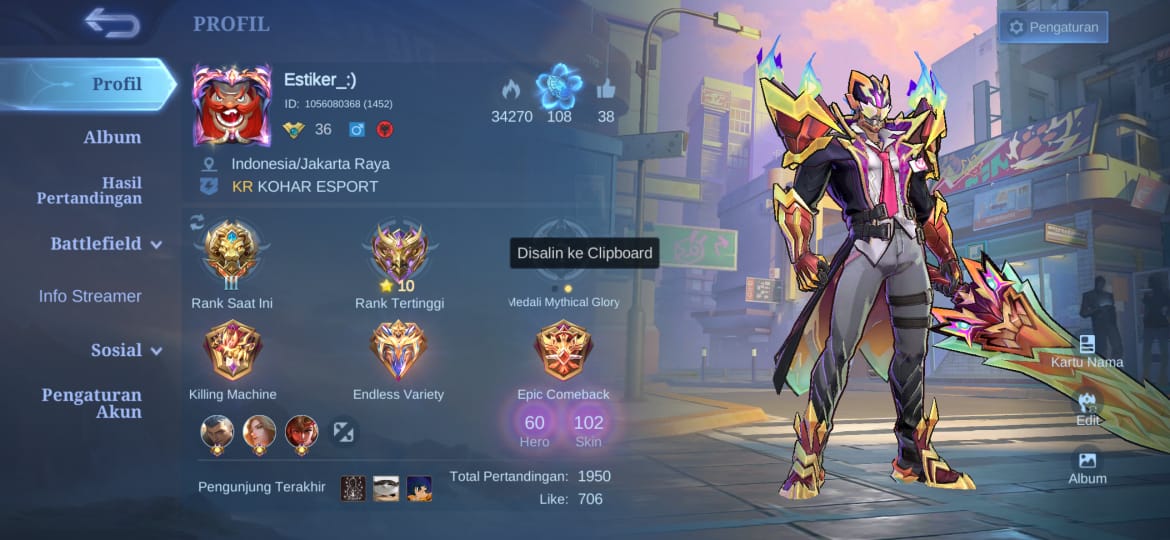Viewport: 1170px width, 540px height.
Task: Open Pengaturan Akun section
Action: click(91, 403)
